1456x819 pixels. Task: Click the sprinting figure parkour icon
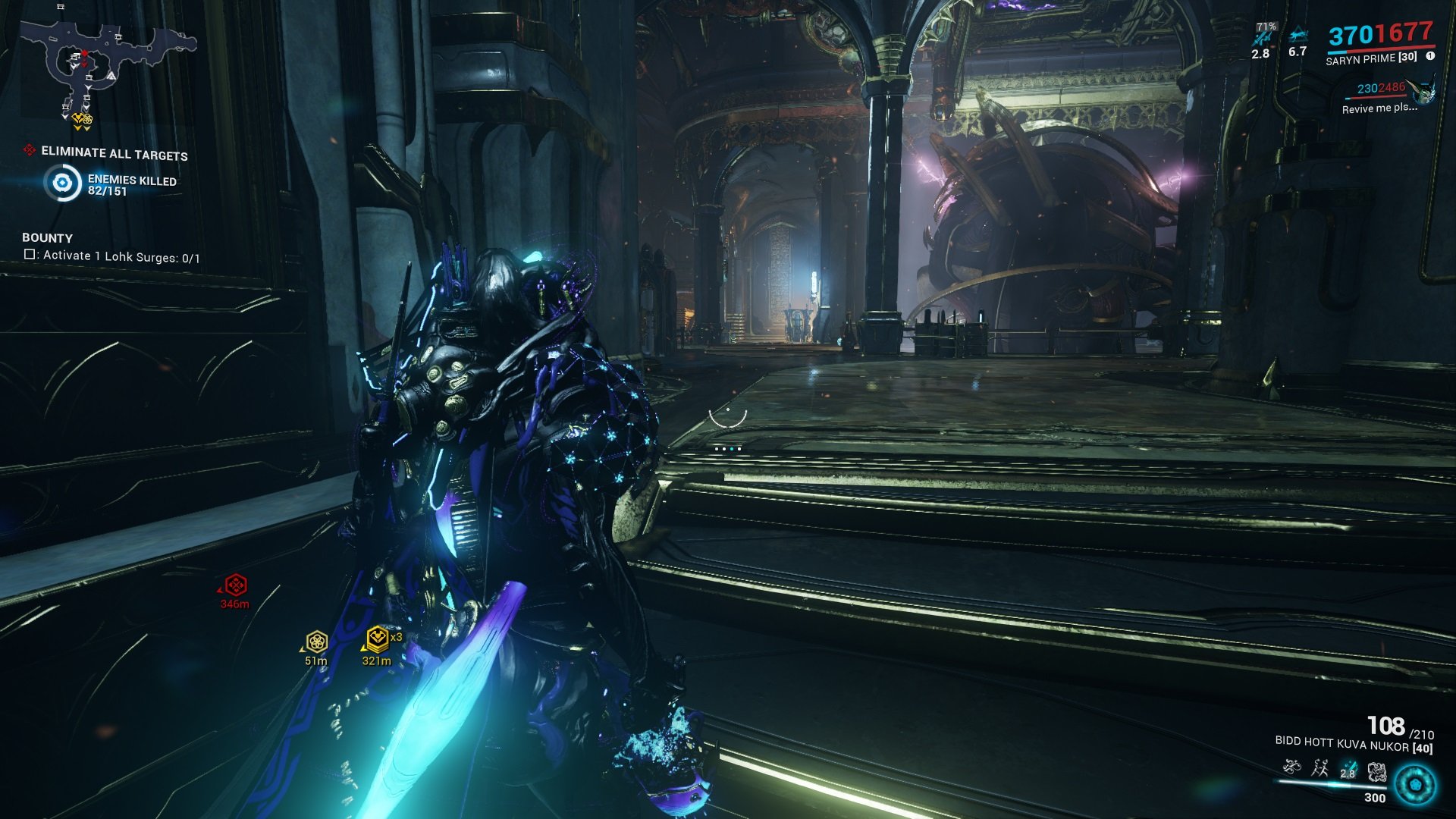pyautogui.click(x=1320, y=768)
